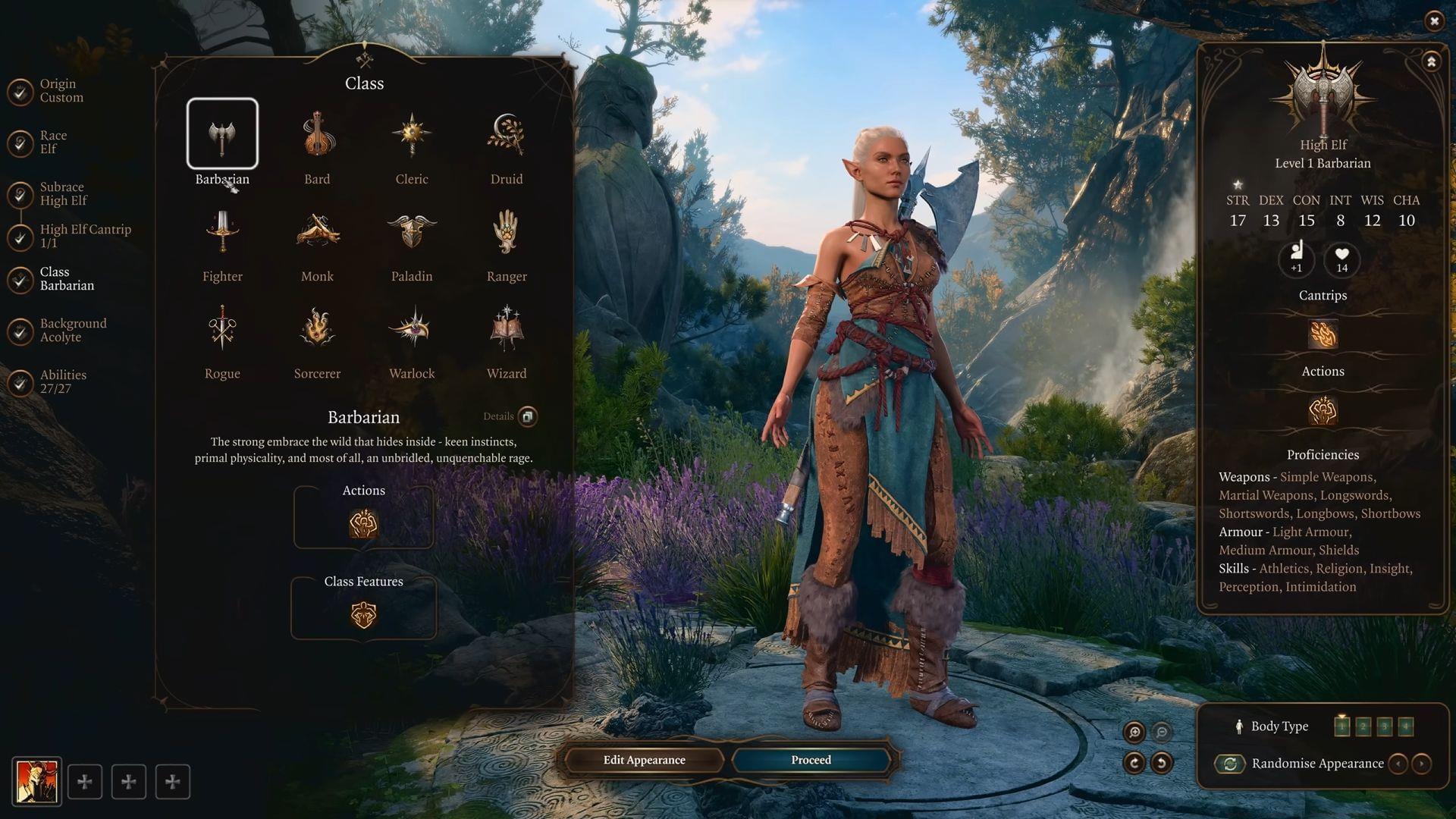This screenshot has width=1456, height=819.
Task: Open the Barbarian Details view
Action: click(x=529, y=416)
